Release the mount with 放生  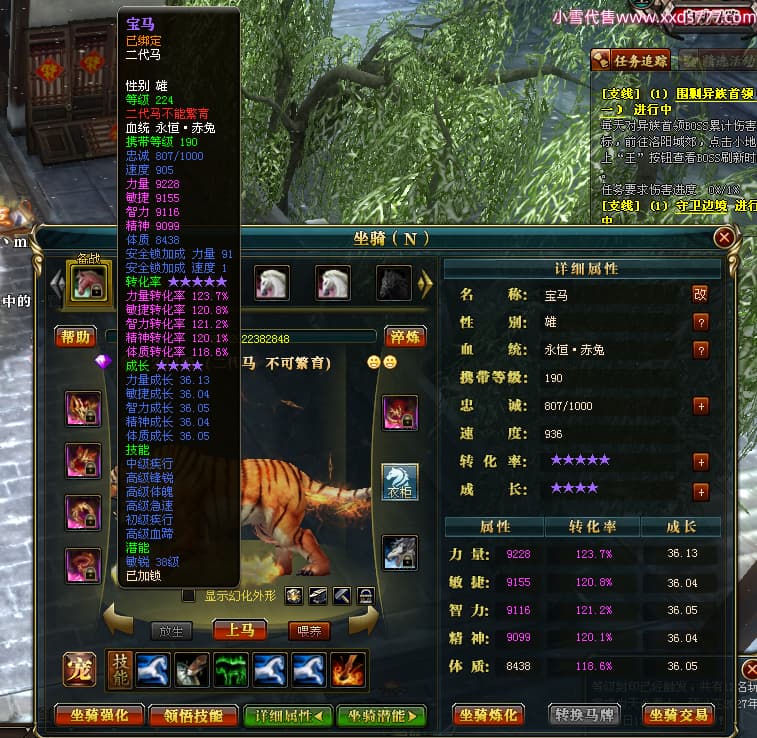(171, 631)
